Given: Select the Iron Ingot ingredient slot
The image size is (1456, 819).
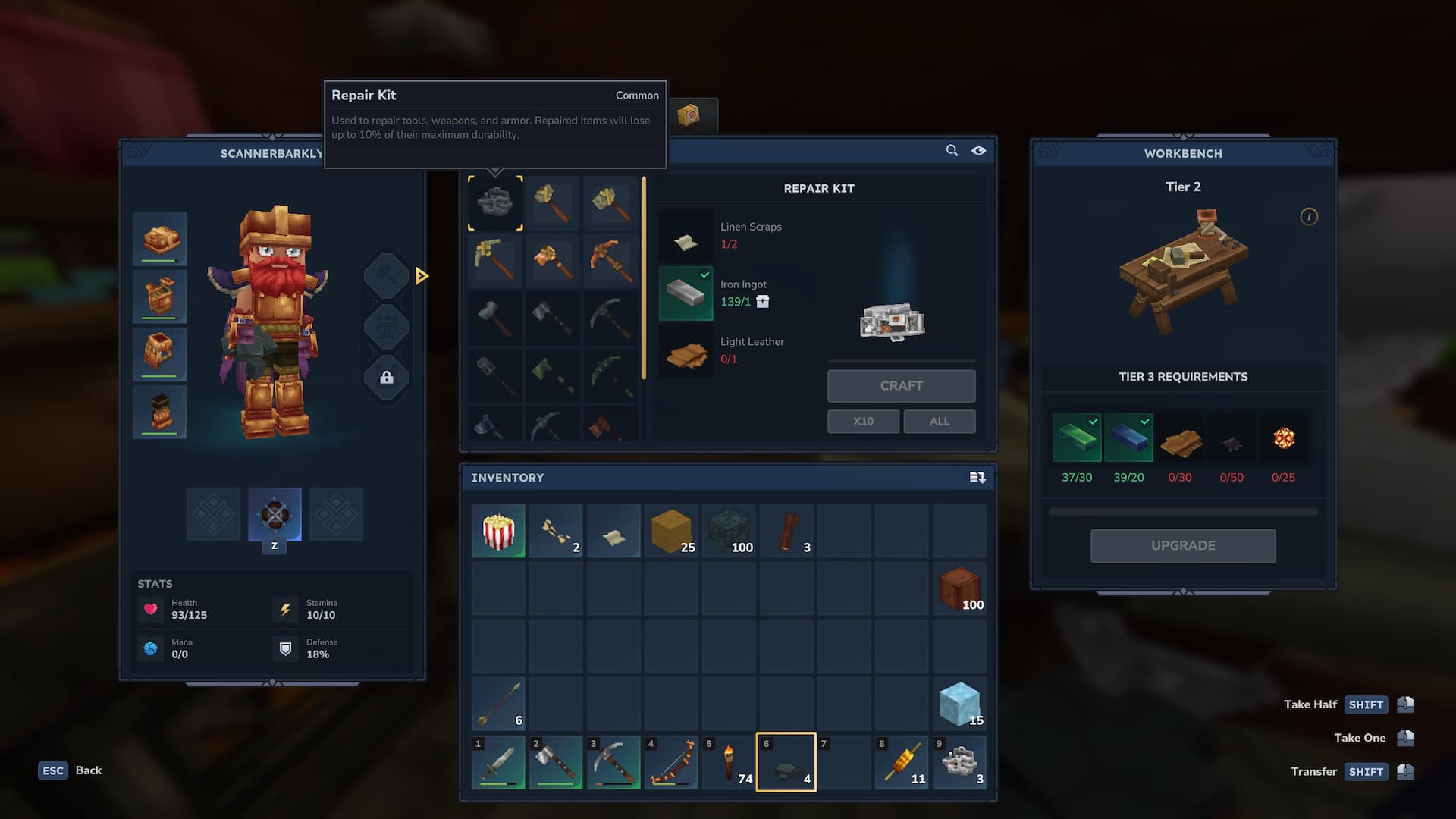Looking at the screenshot, I should 686,293.
